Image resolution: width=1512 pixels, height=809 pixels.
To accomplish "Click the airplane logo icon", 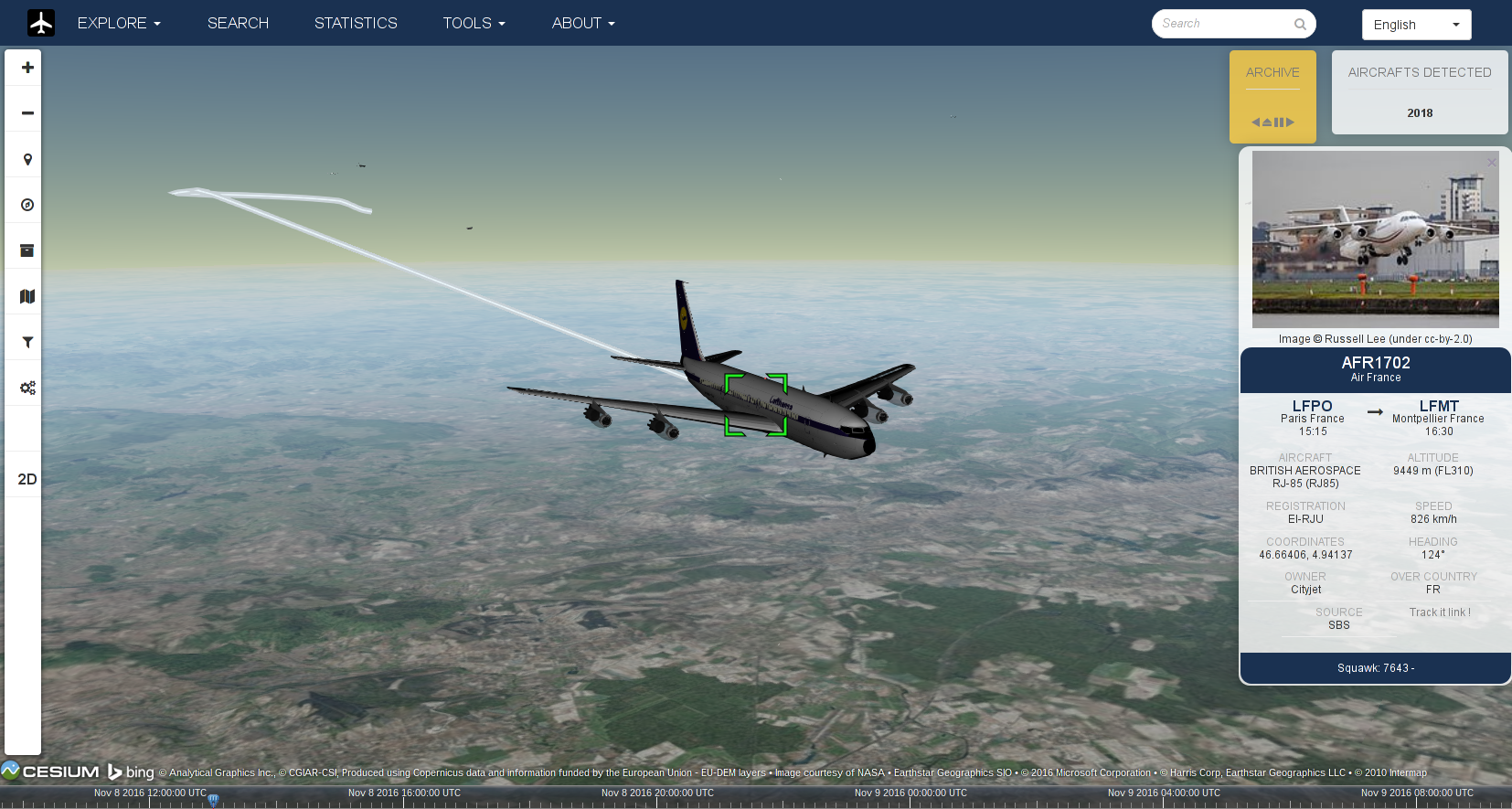I will coord(39,22).
